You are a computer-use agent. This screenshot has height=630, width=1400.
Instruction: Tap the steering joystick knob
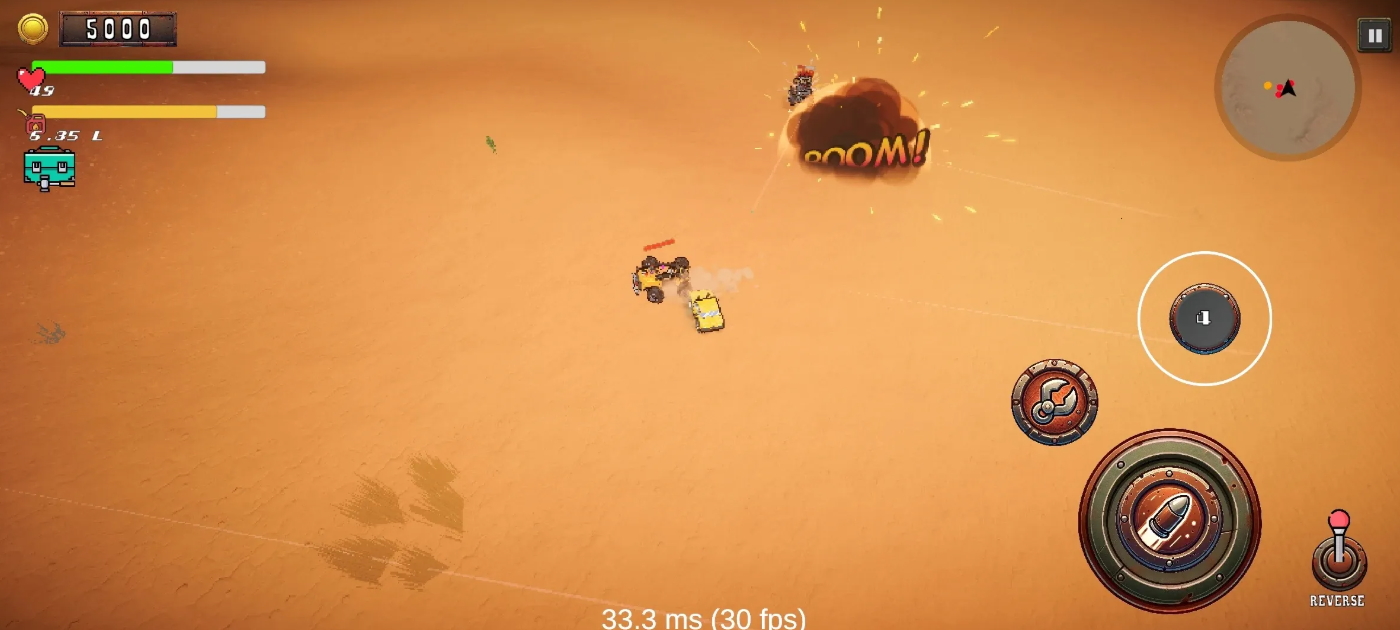(x=1204, y=318)
